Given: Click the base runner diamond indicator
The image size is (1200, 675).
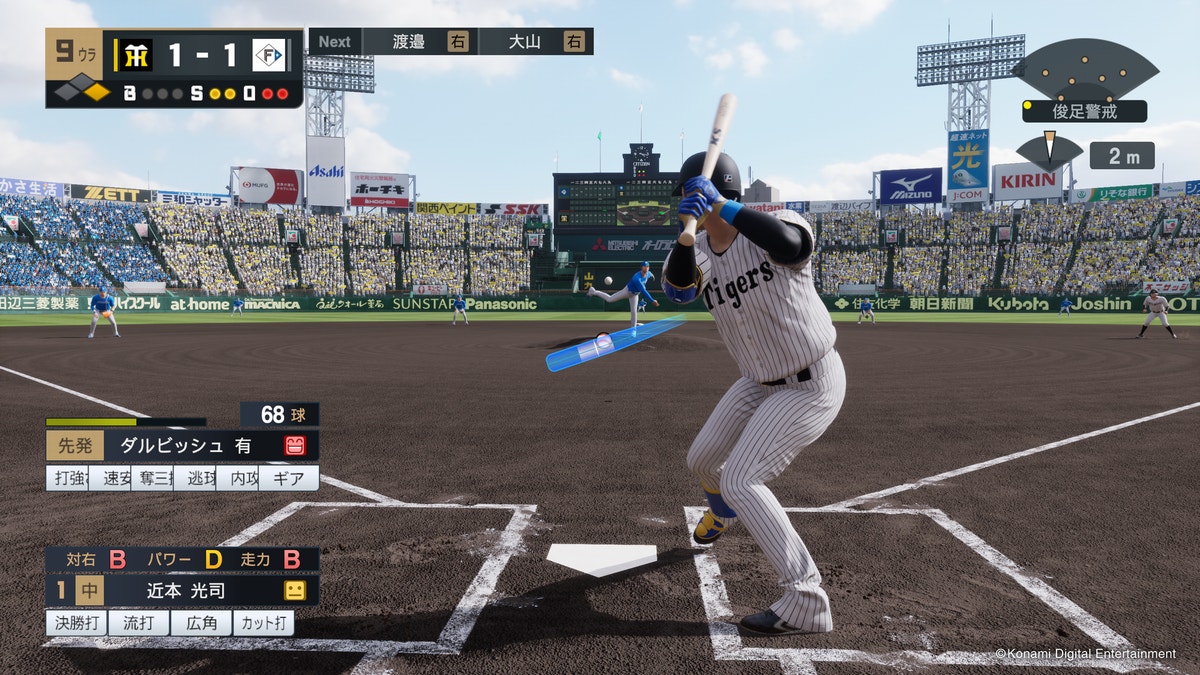Looking at the screenshot, I should point(82,92).
